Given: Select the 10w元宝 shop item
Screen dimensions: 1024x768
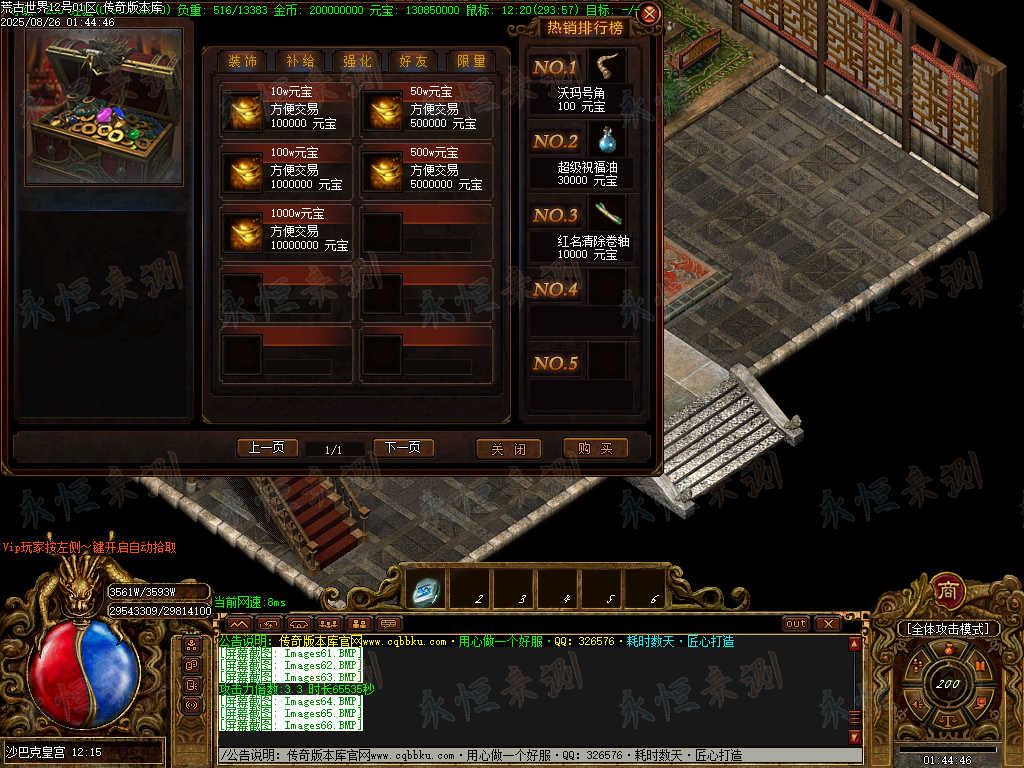Looking at the screenshot, I should (286, 109).
